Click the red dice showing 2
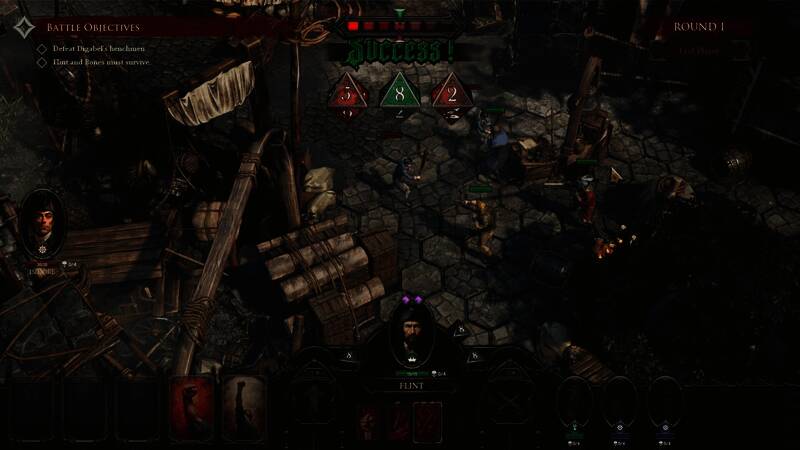Viewport: 800px width, 450px height. tap(451, 93)
